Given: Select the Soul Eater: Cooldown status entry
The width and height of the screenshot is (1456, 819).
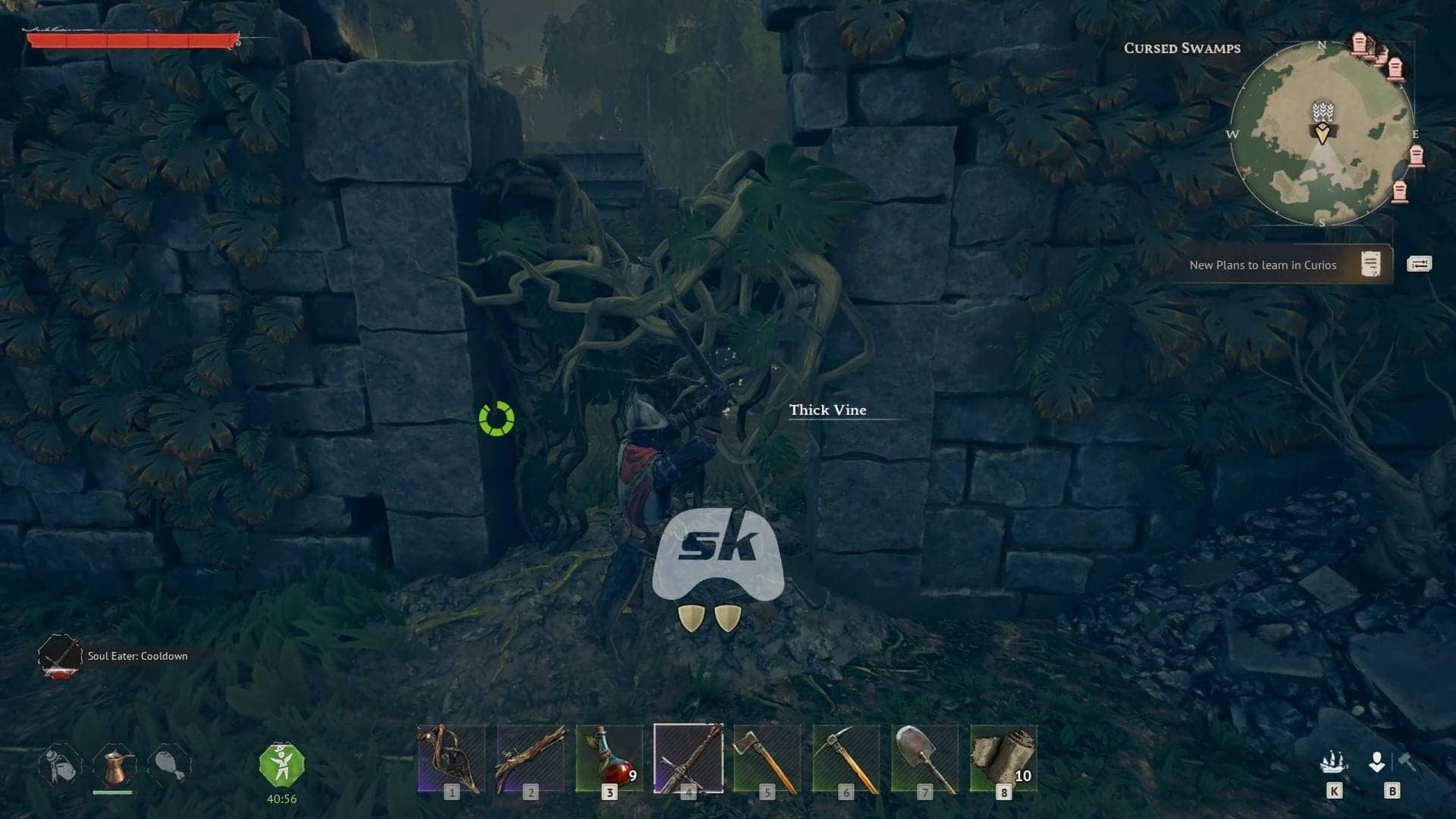Looking at the screenshot, I should click(x=136, y=656).
